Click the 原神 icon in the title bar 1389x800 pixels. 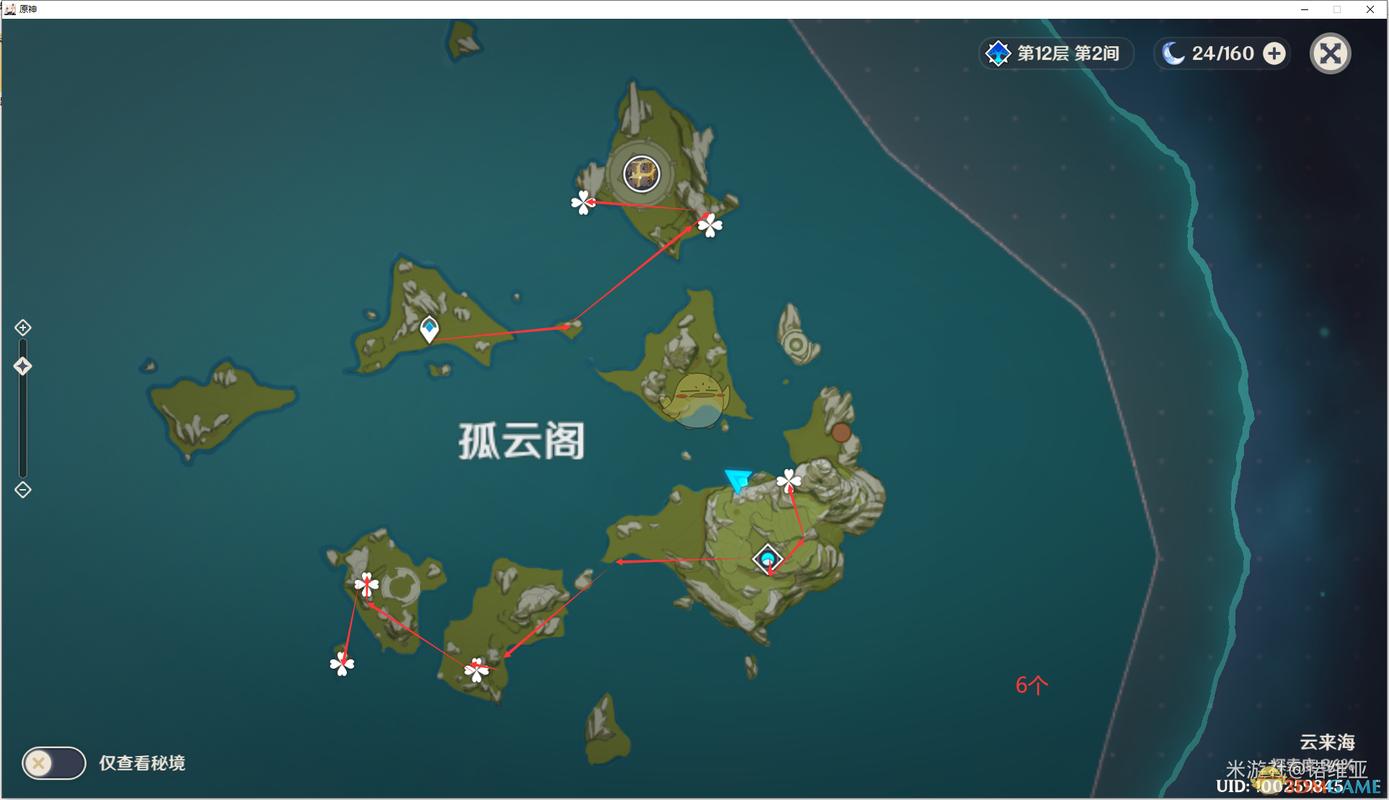click(x=10, y=8)
